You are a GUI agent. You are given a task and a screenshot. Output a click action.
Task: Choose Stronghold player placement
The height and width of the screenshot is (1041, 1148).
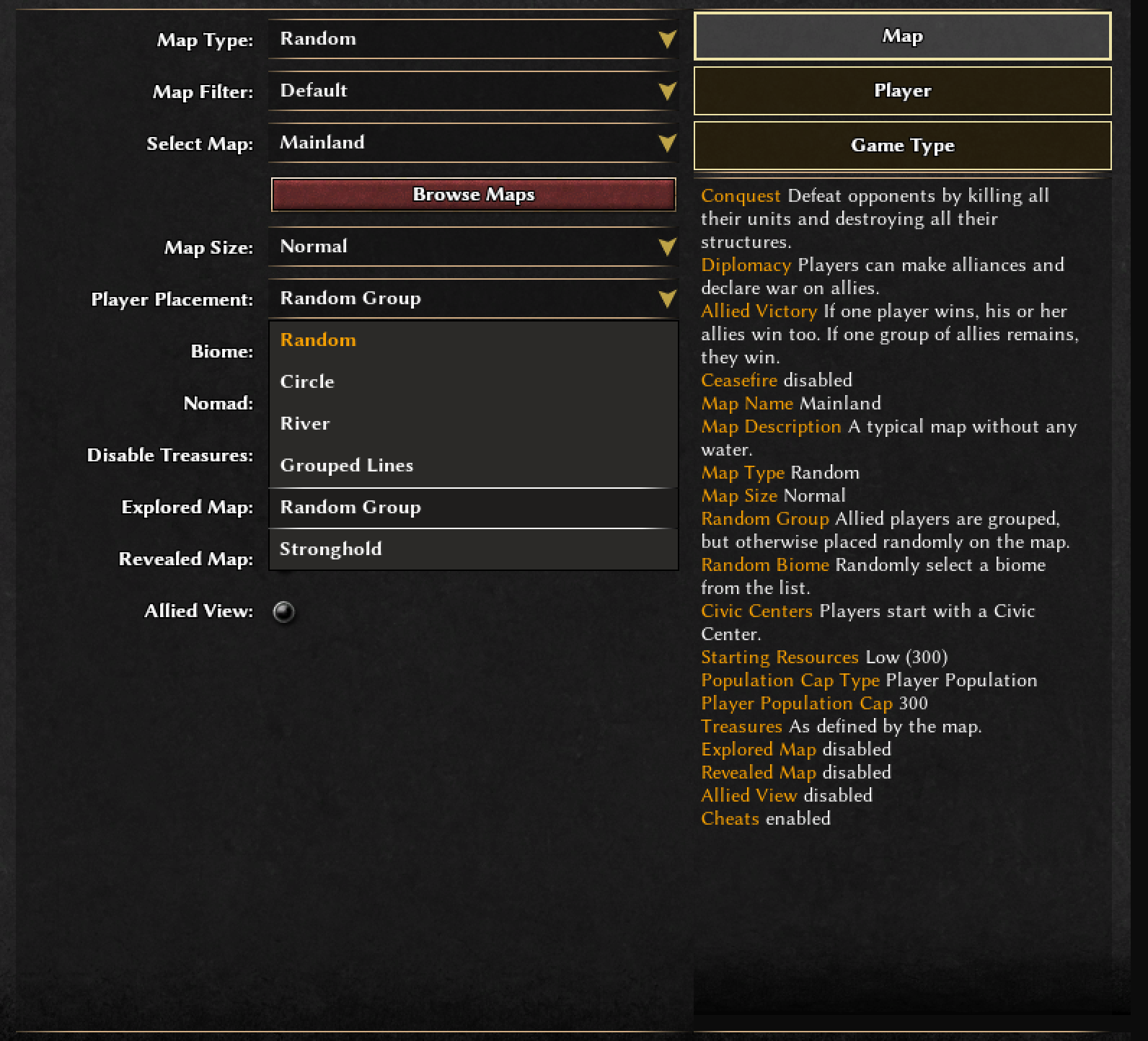tap(472, 549)
